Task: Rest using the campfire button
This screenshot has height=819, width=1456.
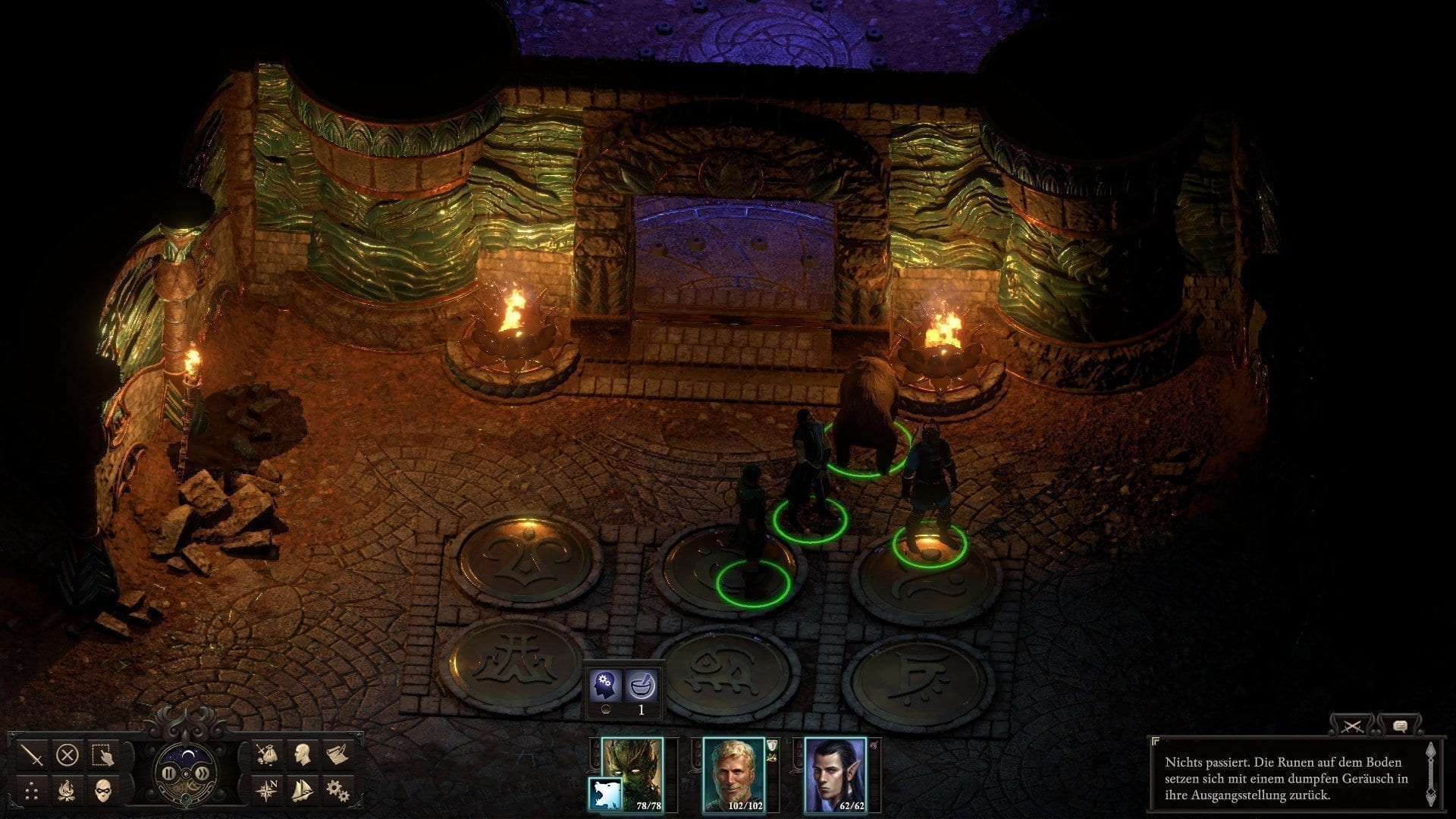Action: 67,792
